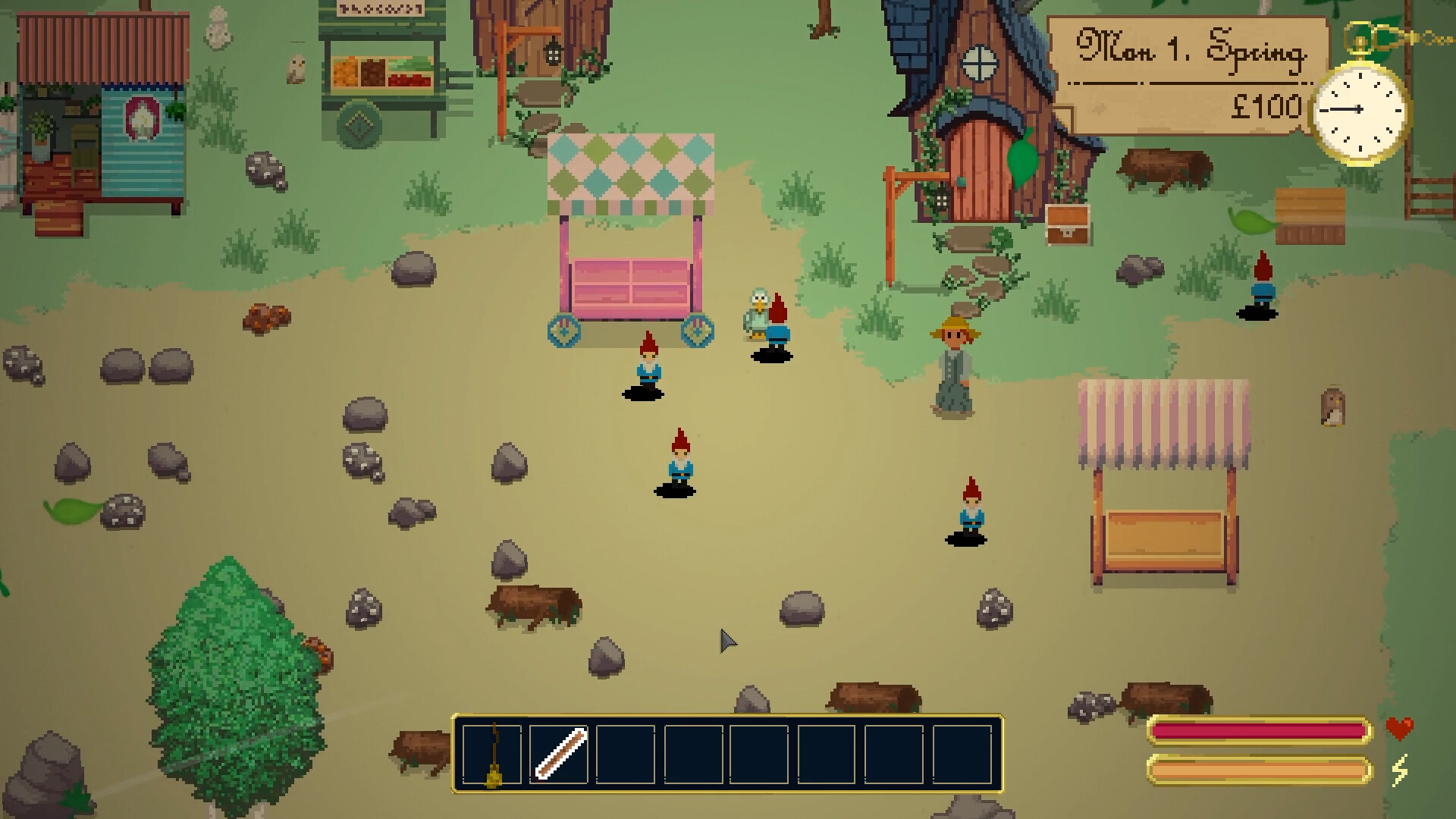The width and height of the screenshot is (1456, 819).
Task: Click the golden pocket watch clock
Action: click(1359, 111)
